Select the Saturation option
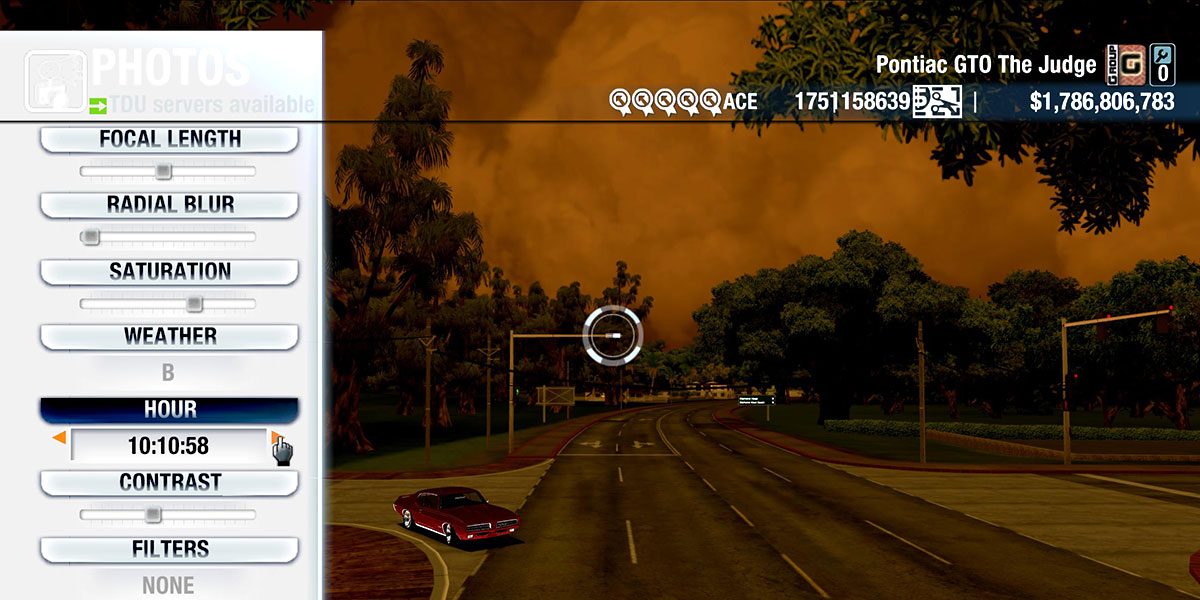Viewport: 1200px width, 600px height. coord(169,271)
